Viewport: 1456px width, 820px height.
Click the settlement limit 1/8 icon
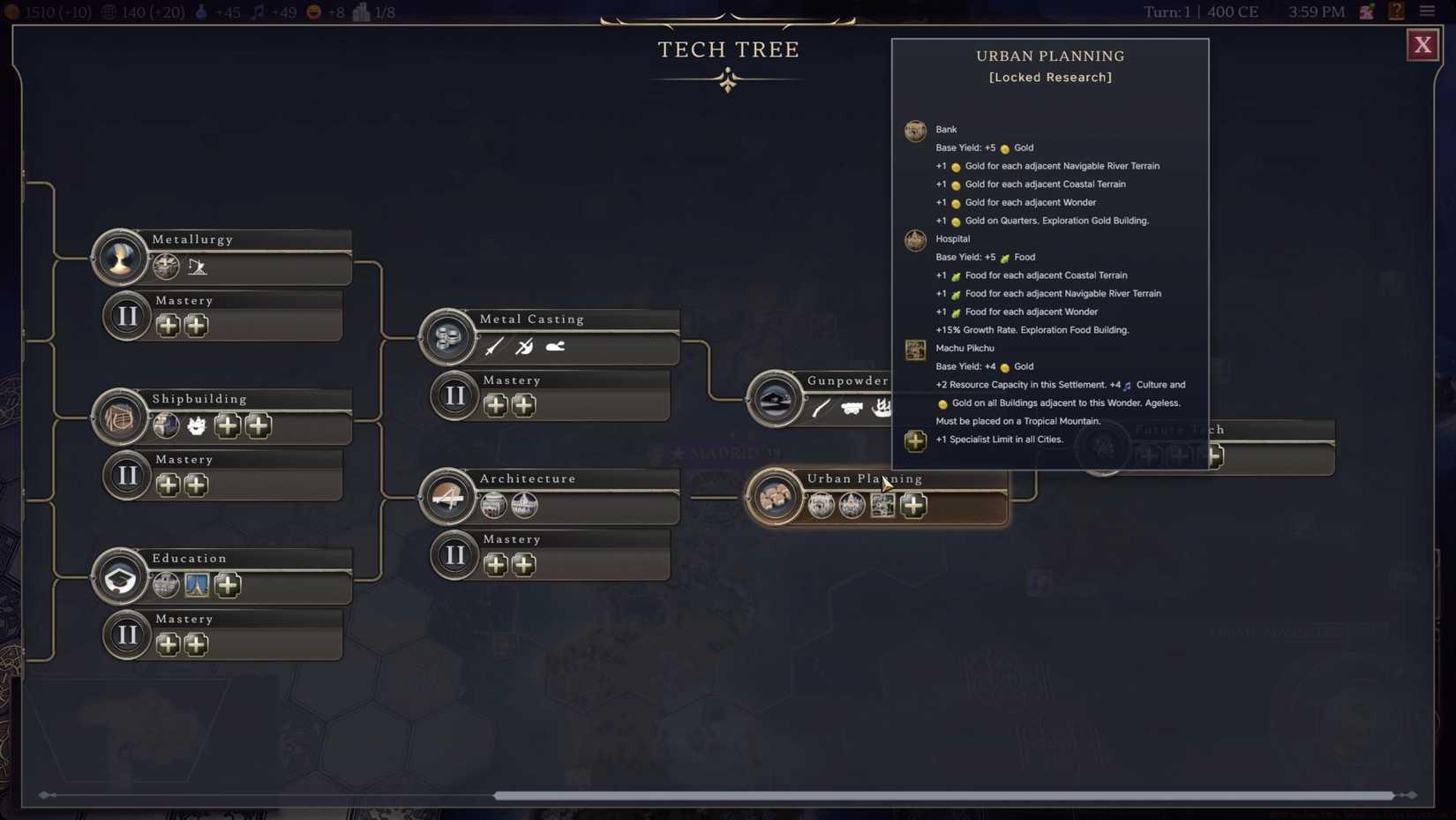pyautogui.click(x=359, y=11)
